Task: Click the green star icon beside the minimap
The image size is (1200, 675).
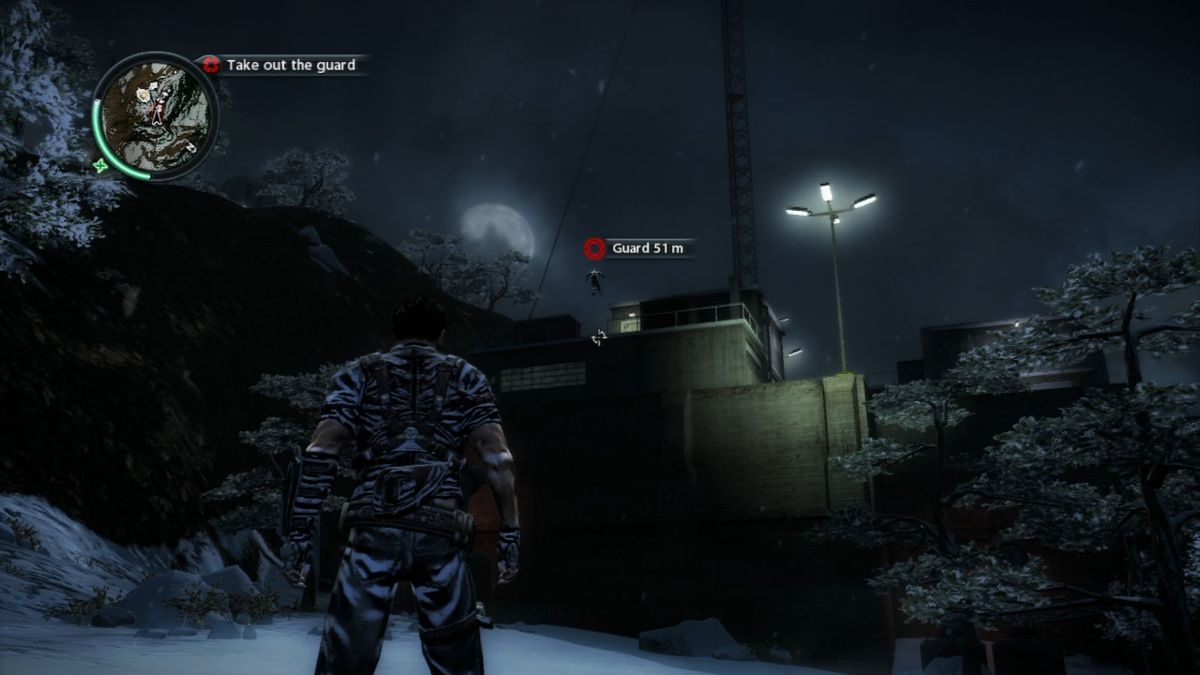Action: (x=100, y=167)
